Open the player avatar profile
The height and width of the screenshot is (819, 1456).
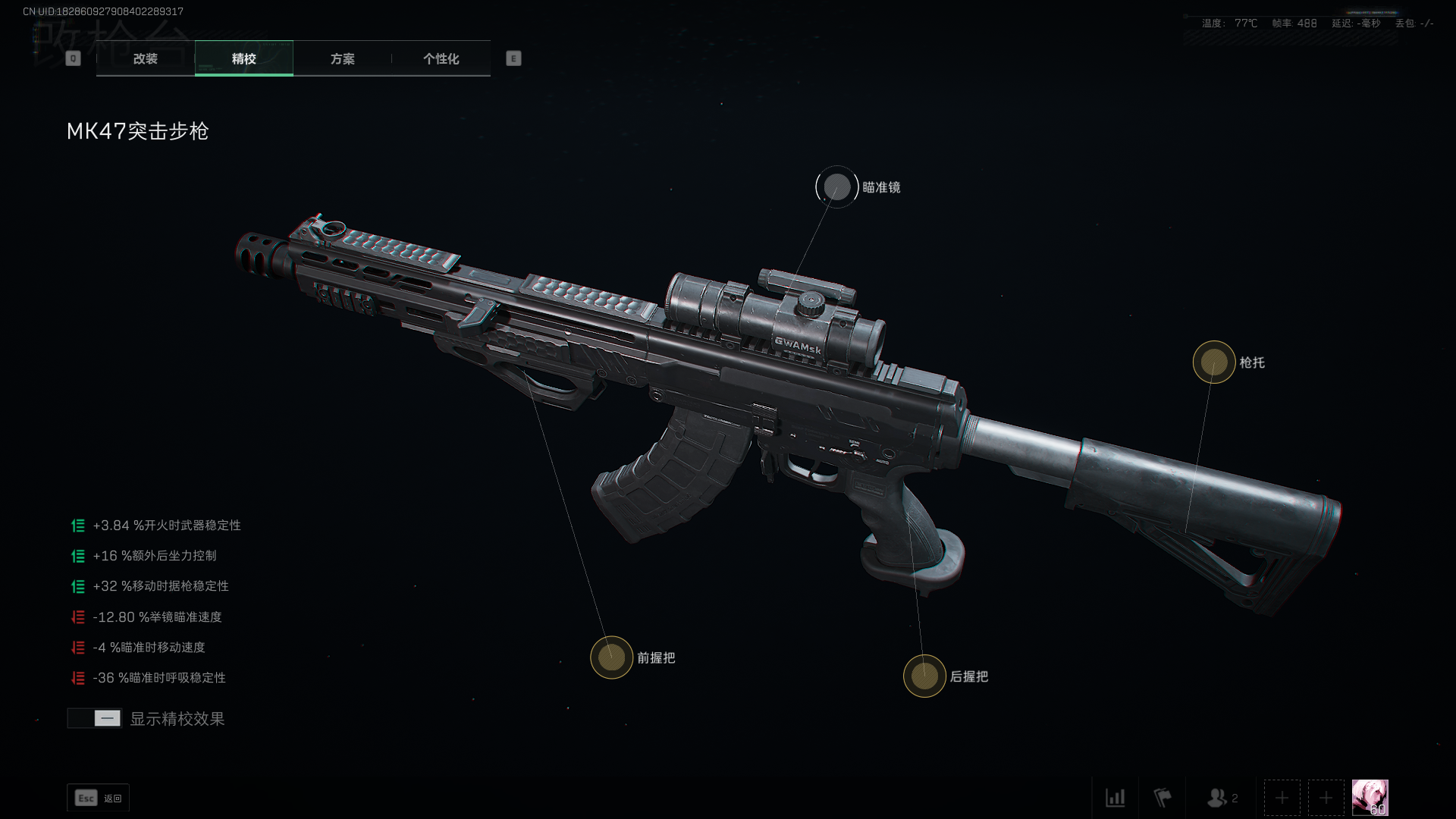[1370, 798]
